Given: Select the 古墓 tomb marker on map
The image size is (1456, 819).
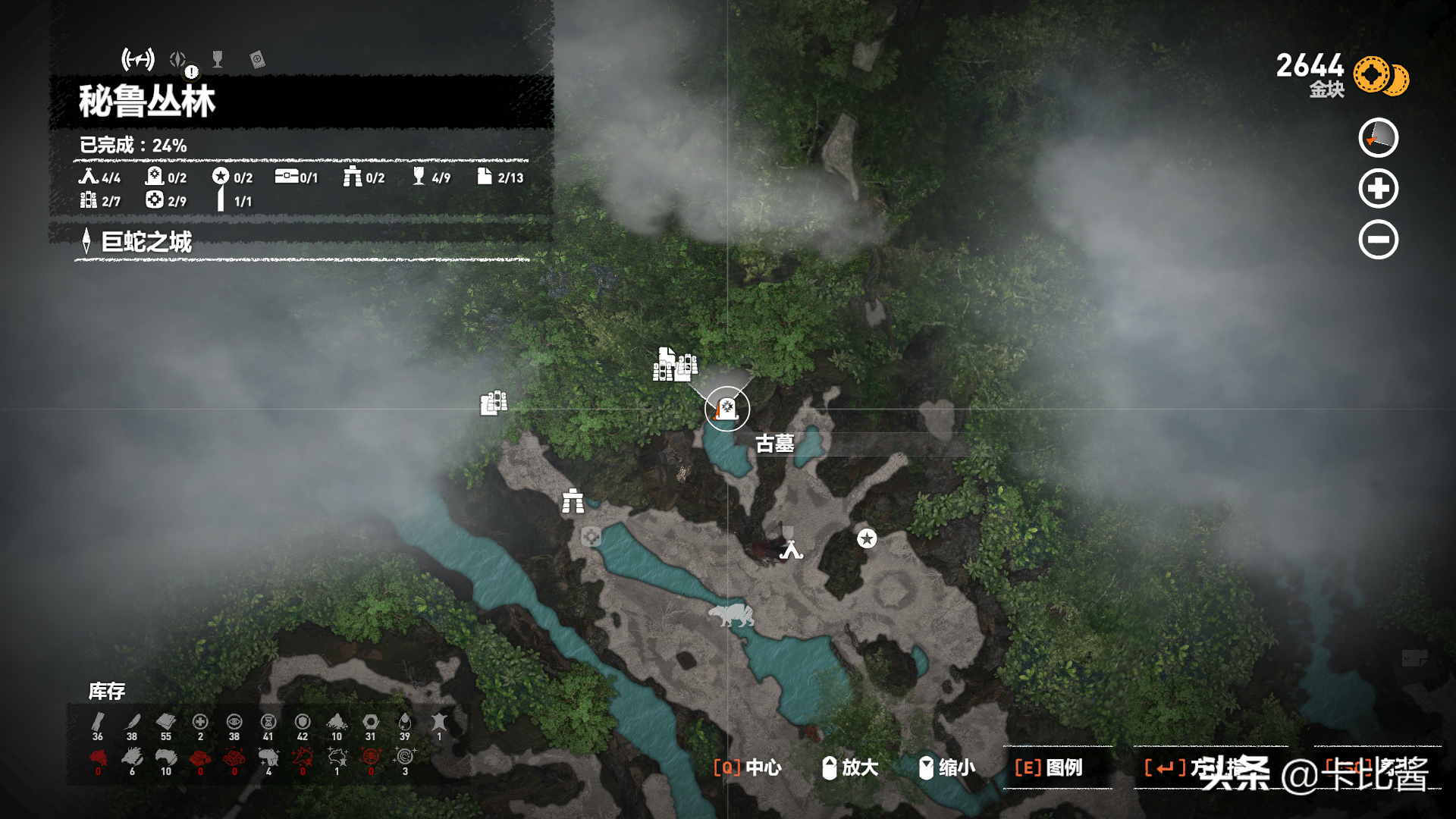Looking at the screenshot, I should pos(726,409).
